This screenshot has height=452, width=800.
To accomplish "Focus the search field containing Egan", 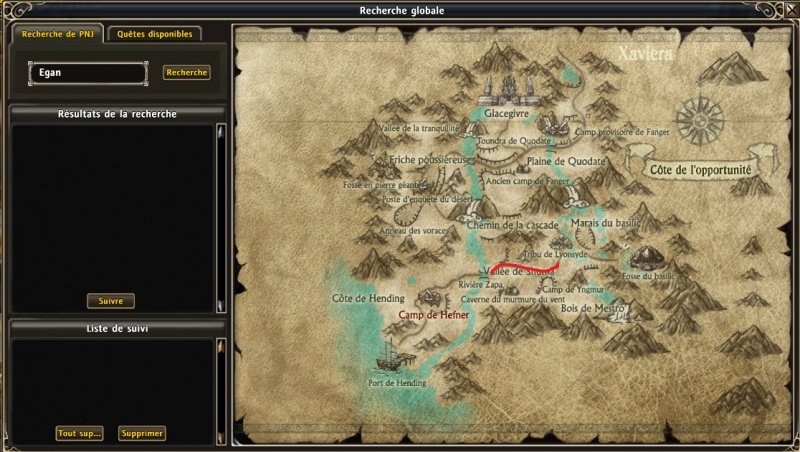I will (88, 73).
